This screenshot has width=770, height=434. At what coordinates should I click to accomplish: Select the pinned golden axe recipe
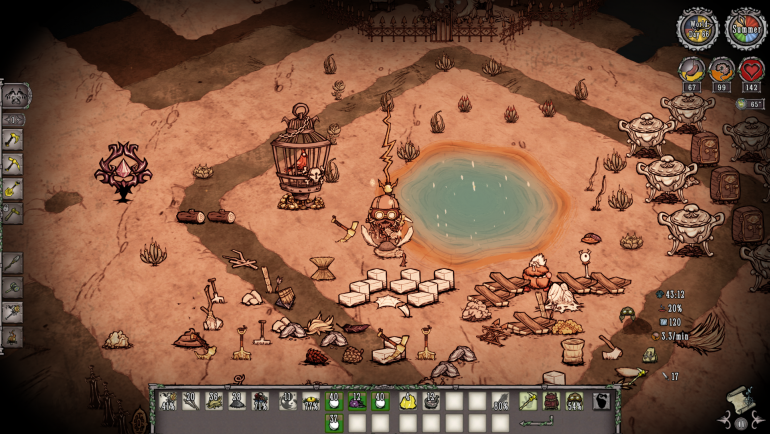tap(13, 140)
